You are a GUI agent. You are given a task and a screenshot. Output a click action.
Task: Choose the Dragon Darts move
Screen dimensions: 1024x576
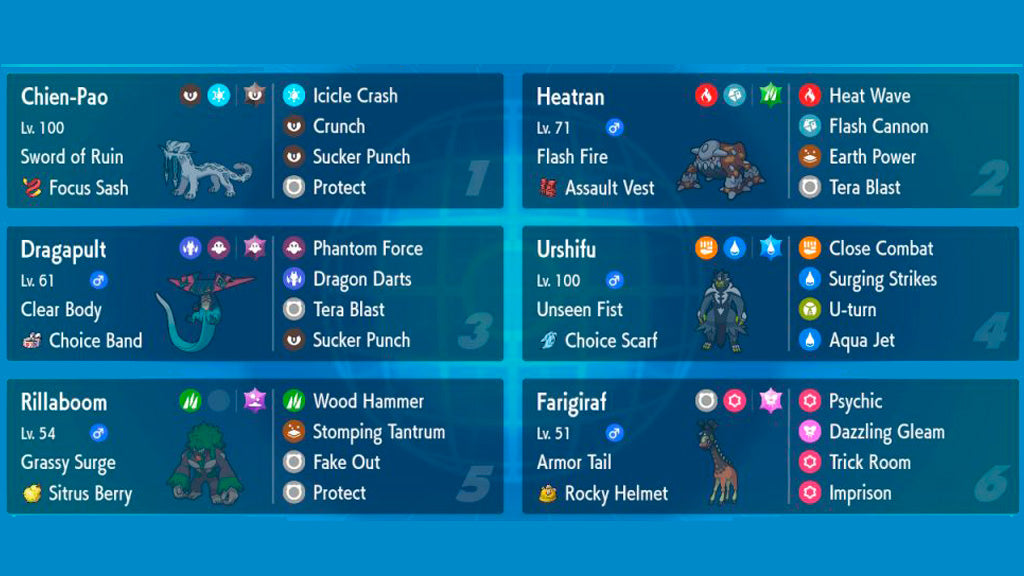click(x=361, y=279)
